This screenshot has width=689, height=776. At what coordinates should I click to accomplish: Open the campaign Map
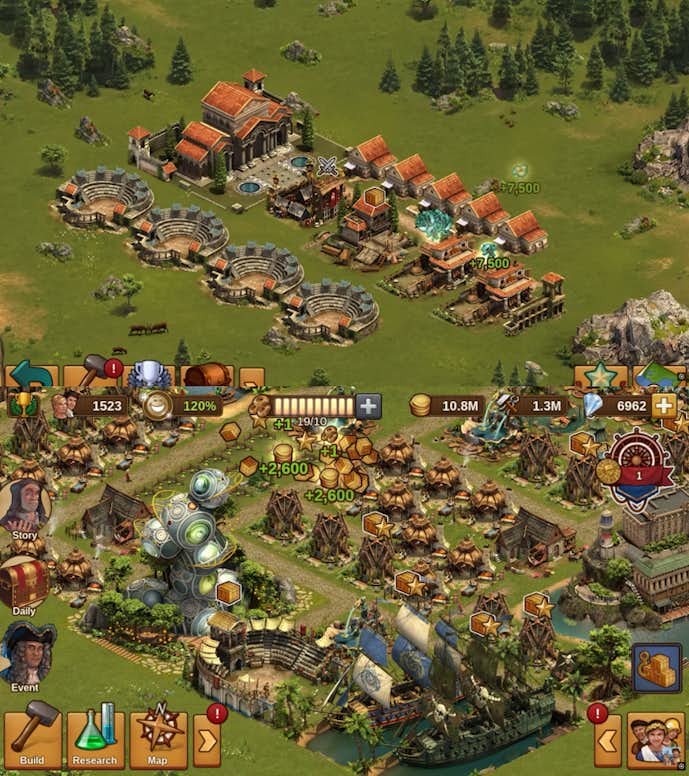pyautogui.click(x=158, y=739)
